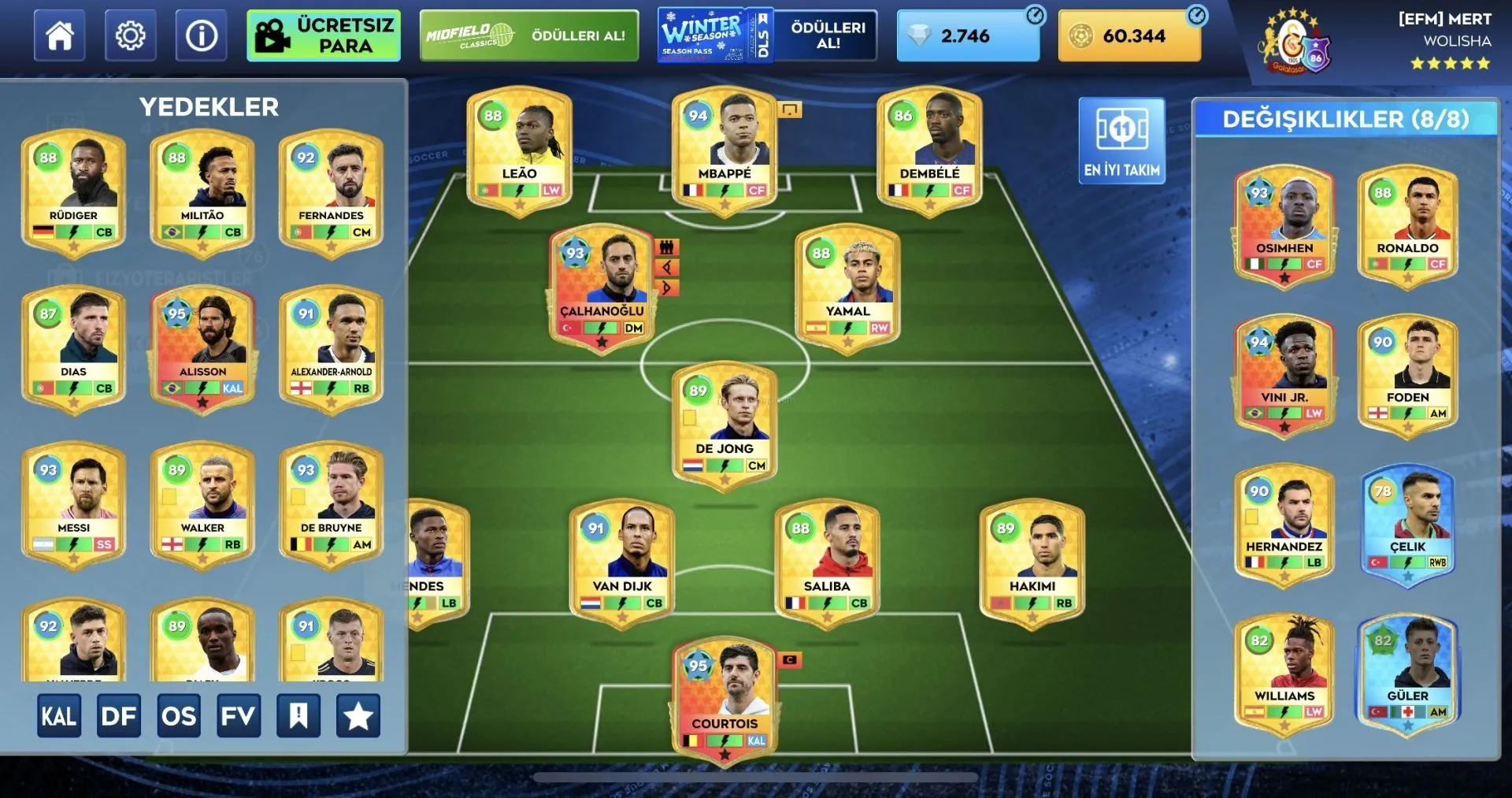Open Winter Season pass rewards

click(767, 36)
